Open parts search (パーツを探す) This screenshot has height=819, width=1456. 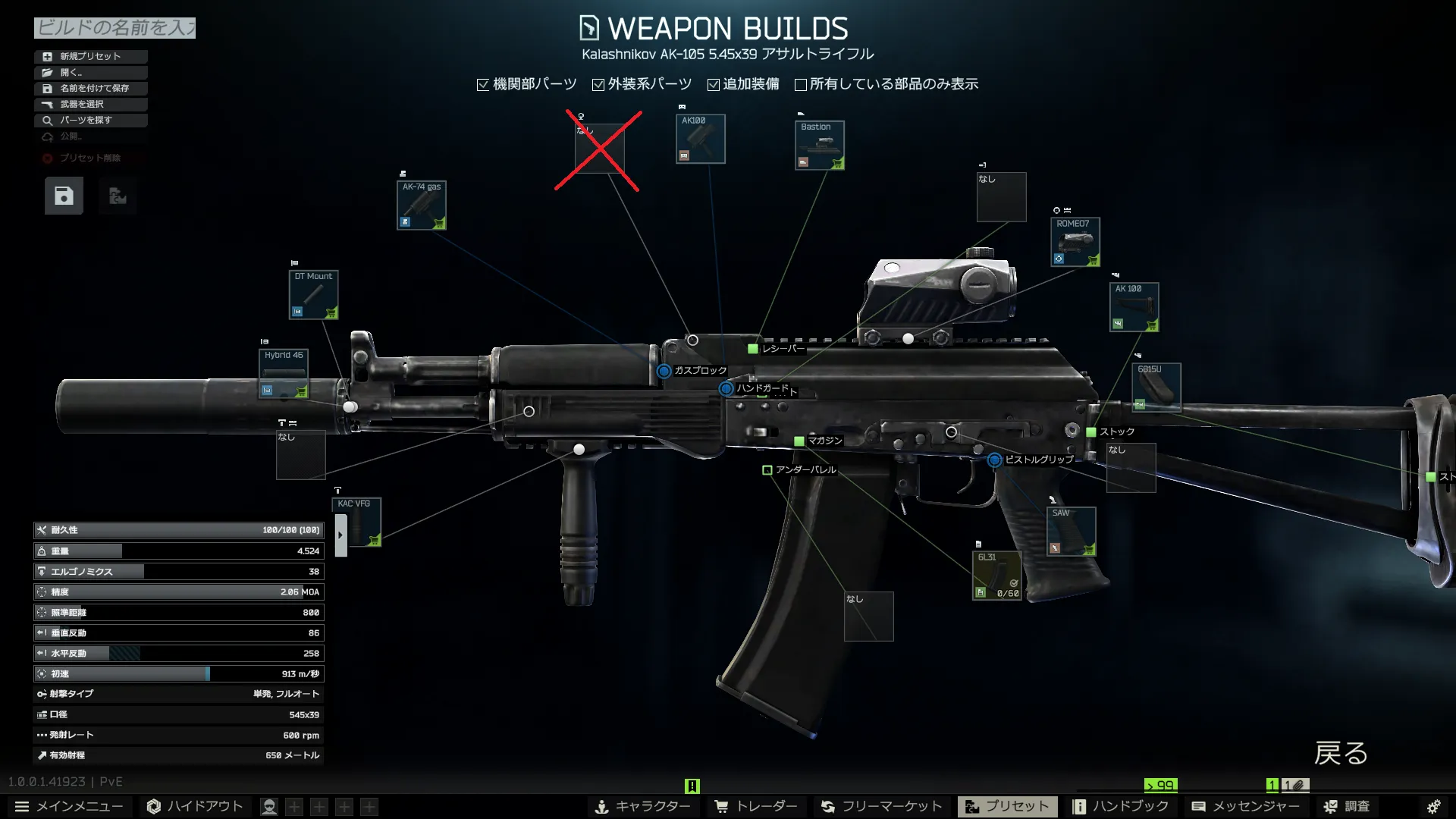90,120
